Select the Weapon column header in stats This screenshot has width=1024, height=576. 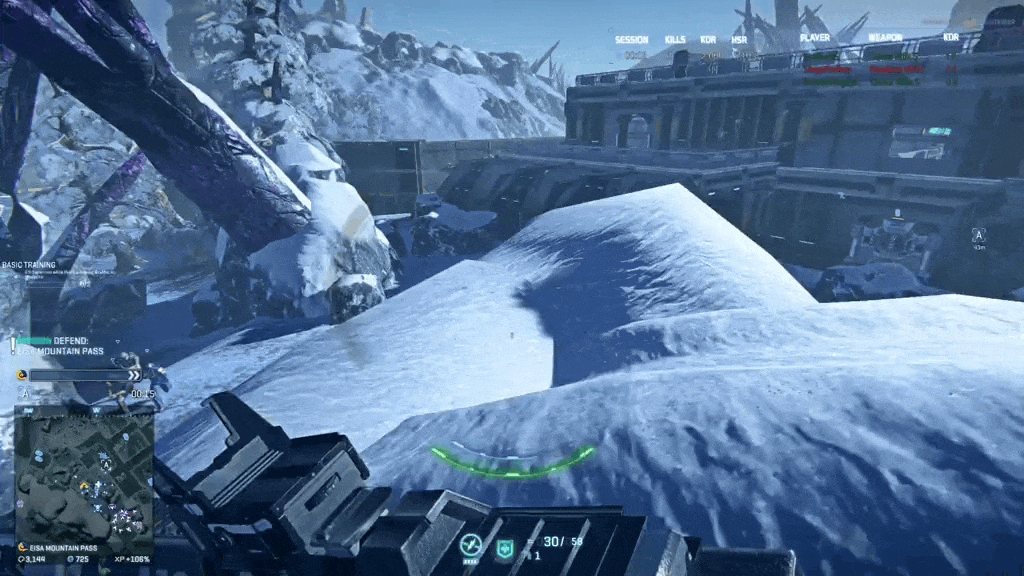pos(885,39)
